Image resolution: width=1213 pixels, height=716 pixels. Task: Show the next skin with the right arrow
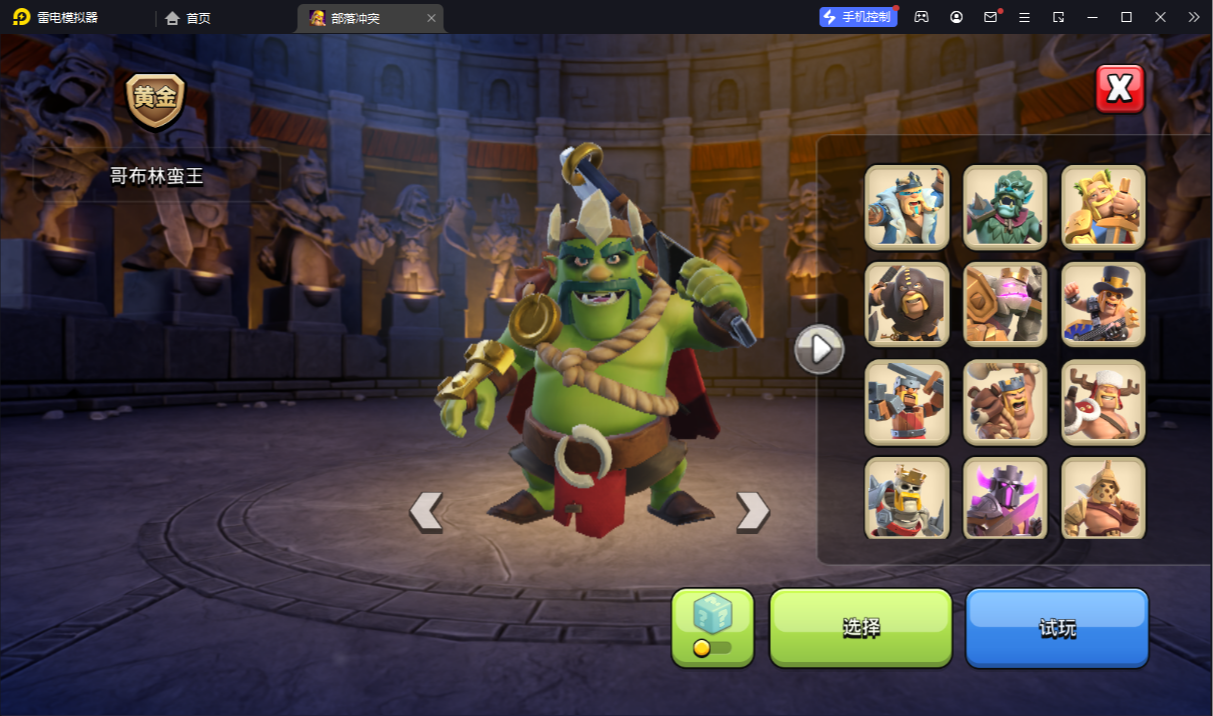click(752, 511)
